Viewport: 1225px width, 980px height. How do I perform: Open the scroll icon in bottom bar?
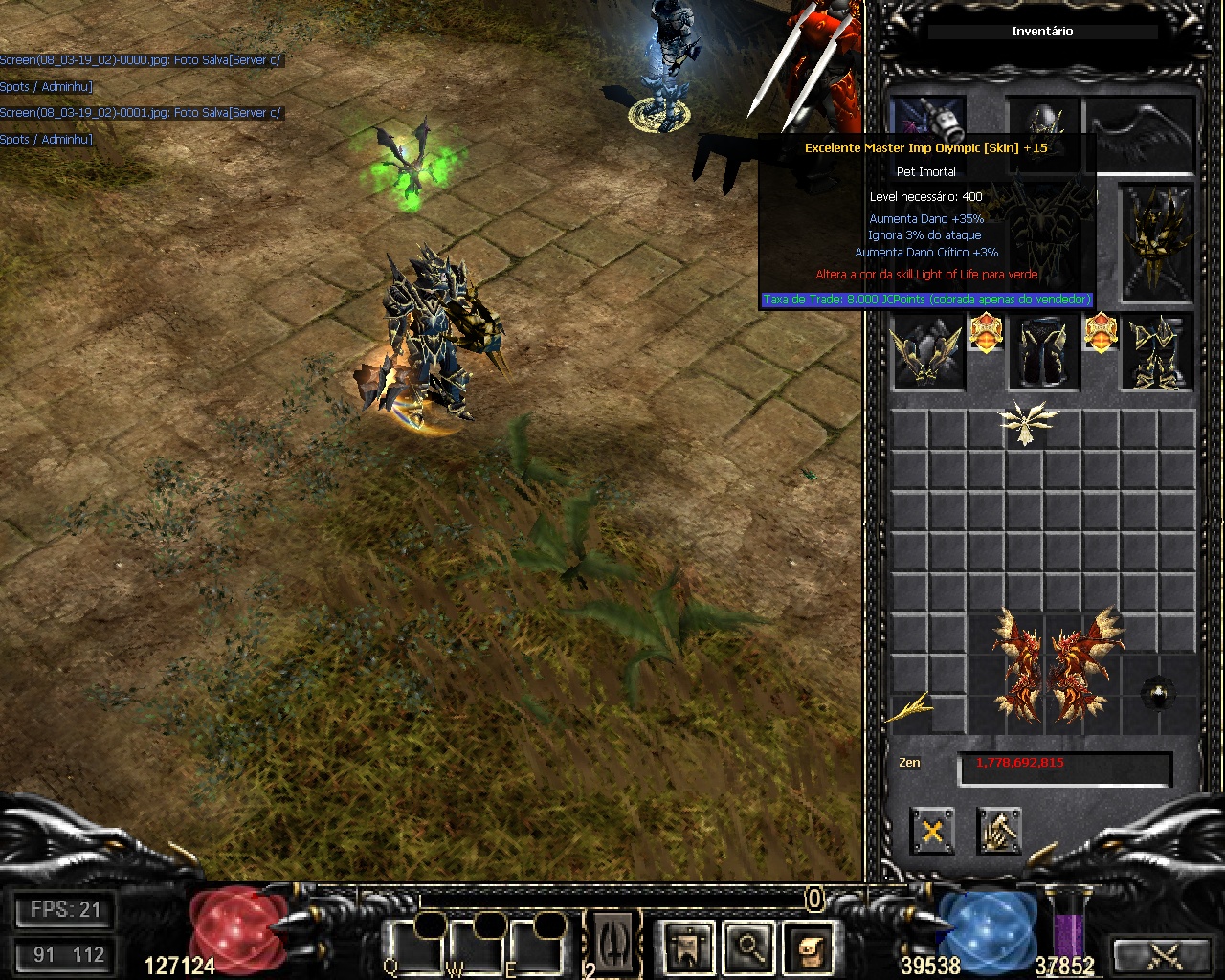coord(810,947)
